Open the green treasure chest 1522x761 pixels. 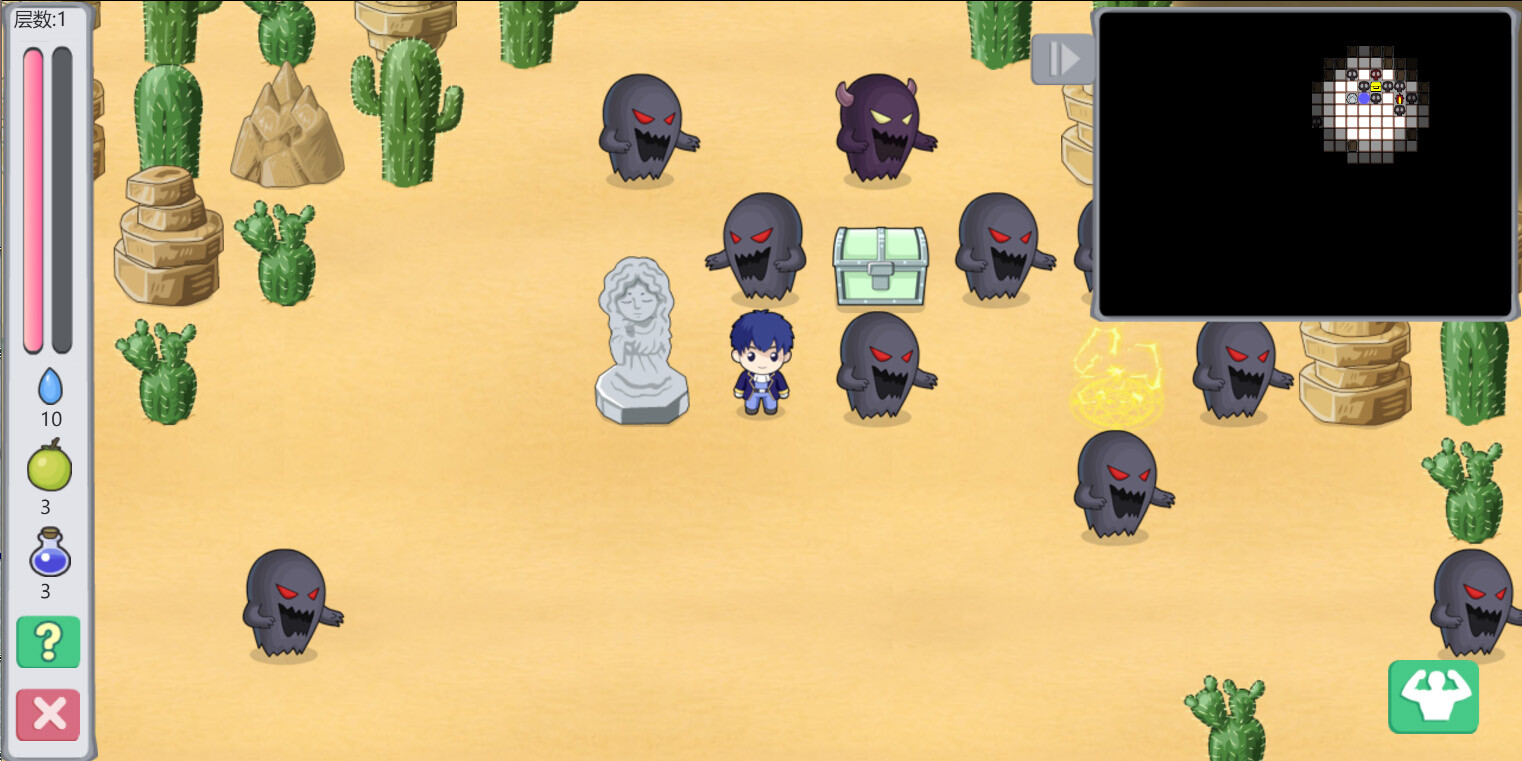pyautogui.click(x=880, y=265)
